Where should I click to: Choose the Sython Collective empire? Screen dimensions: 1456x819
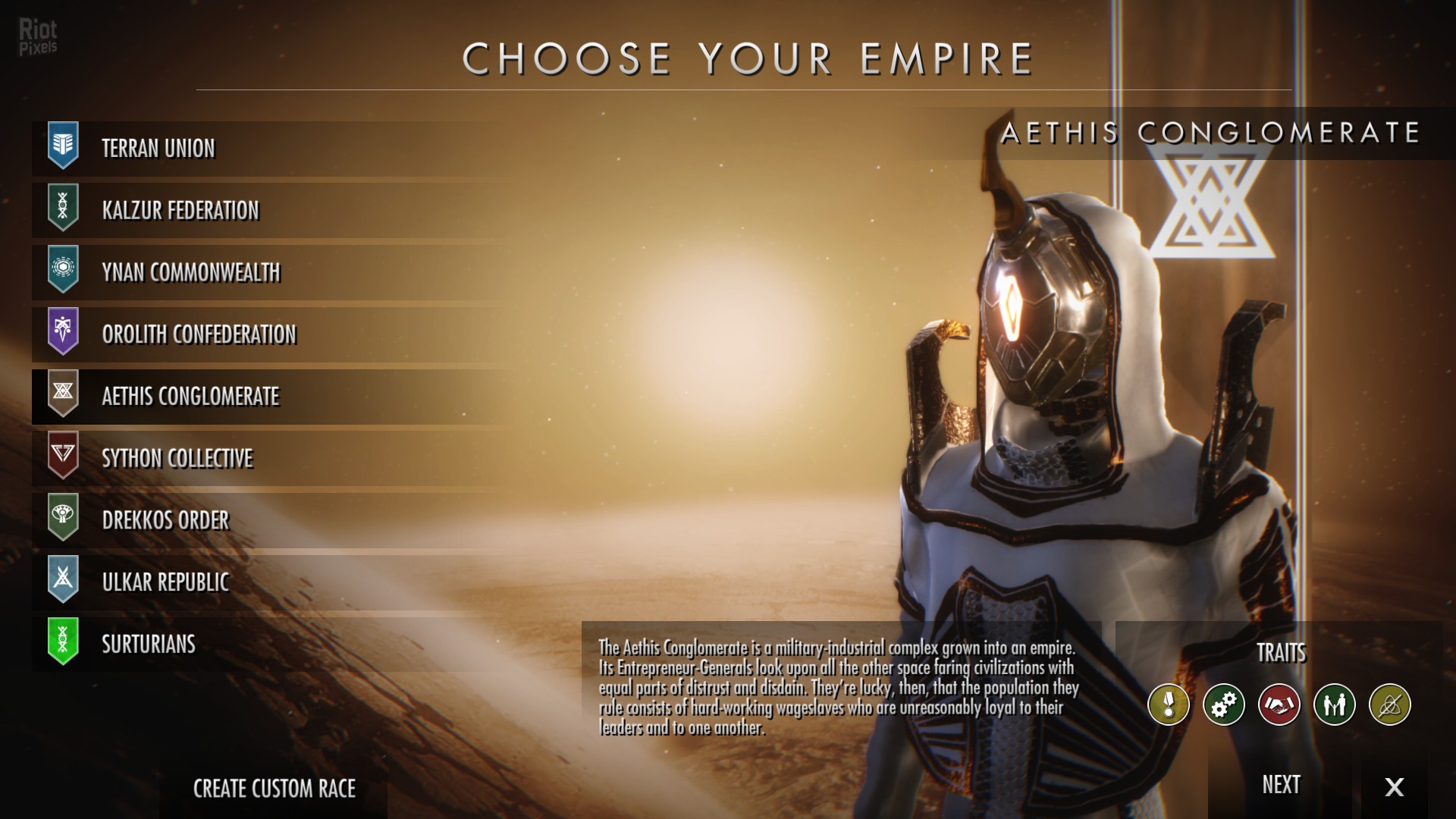pos(177,459)
